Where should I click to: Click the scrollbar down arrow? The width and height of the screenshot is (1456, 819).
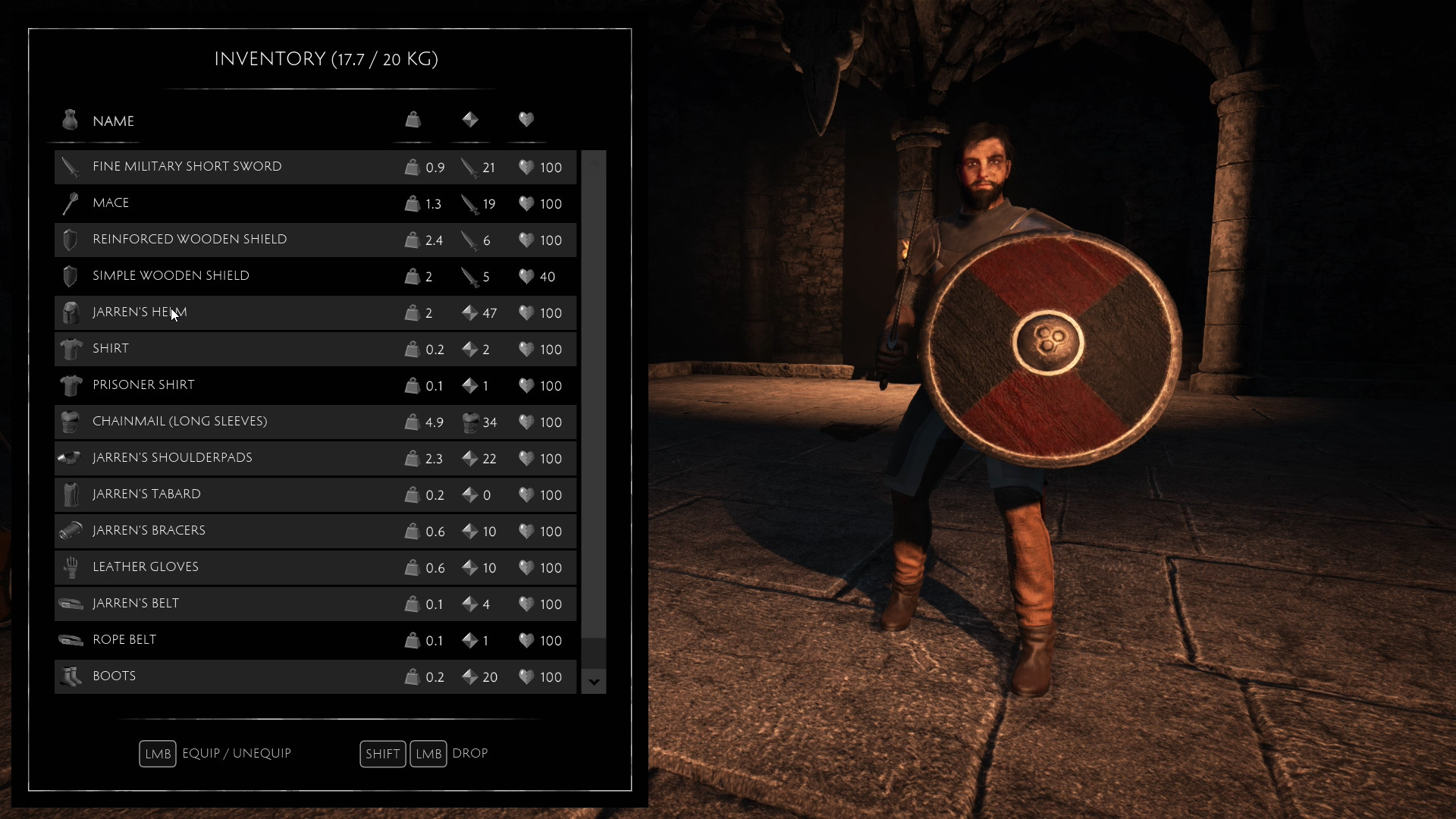[x=593, y=682]
